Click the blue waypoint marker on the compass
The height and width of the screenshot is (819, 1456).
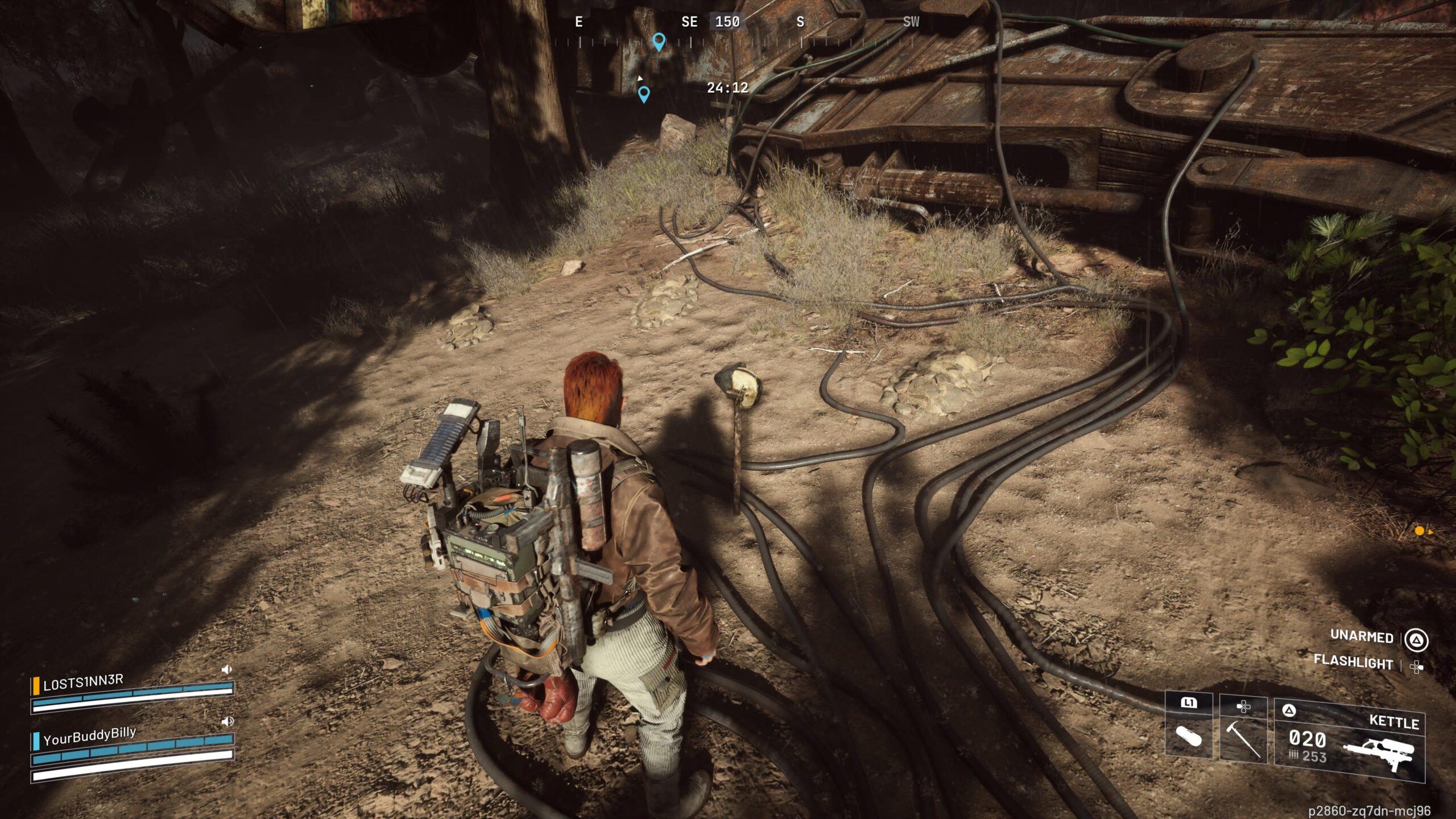coord(659,41)
